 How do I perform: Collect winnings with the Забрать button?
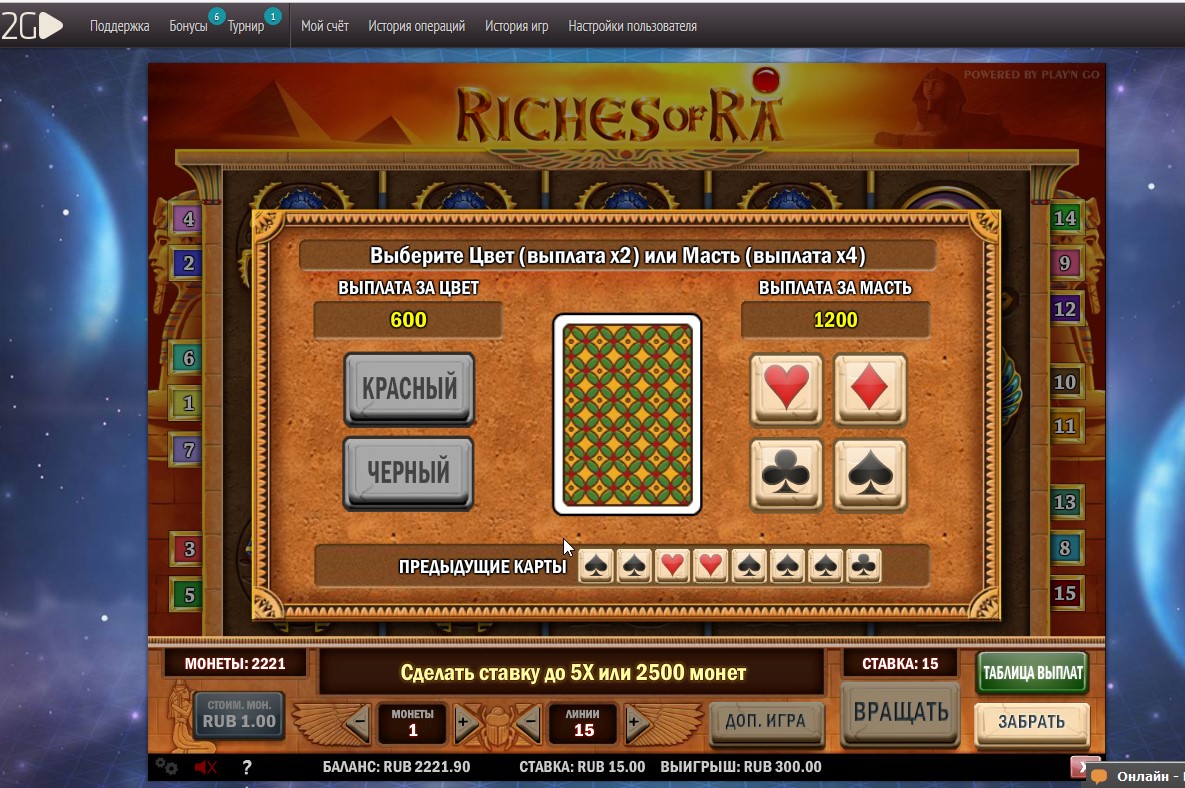click(1031, 722)
